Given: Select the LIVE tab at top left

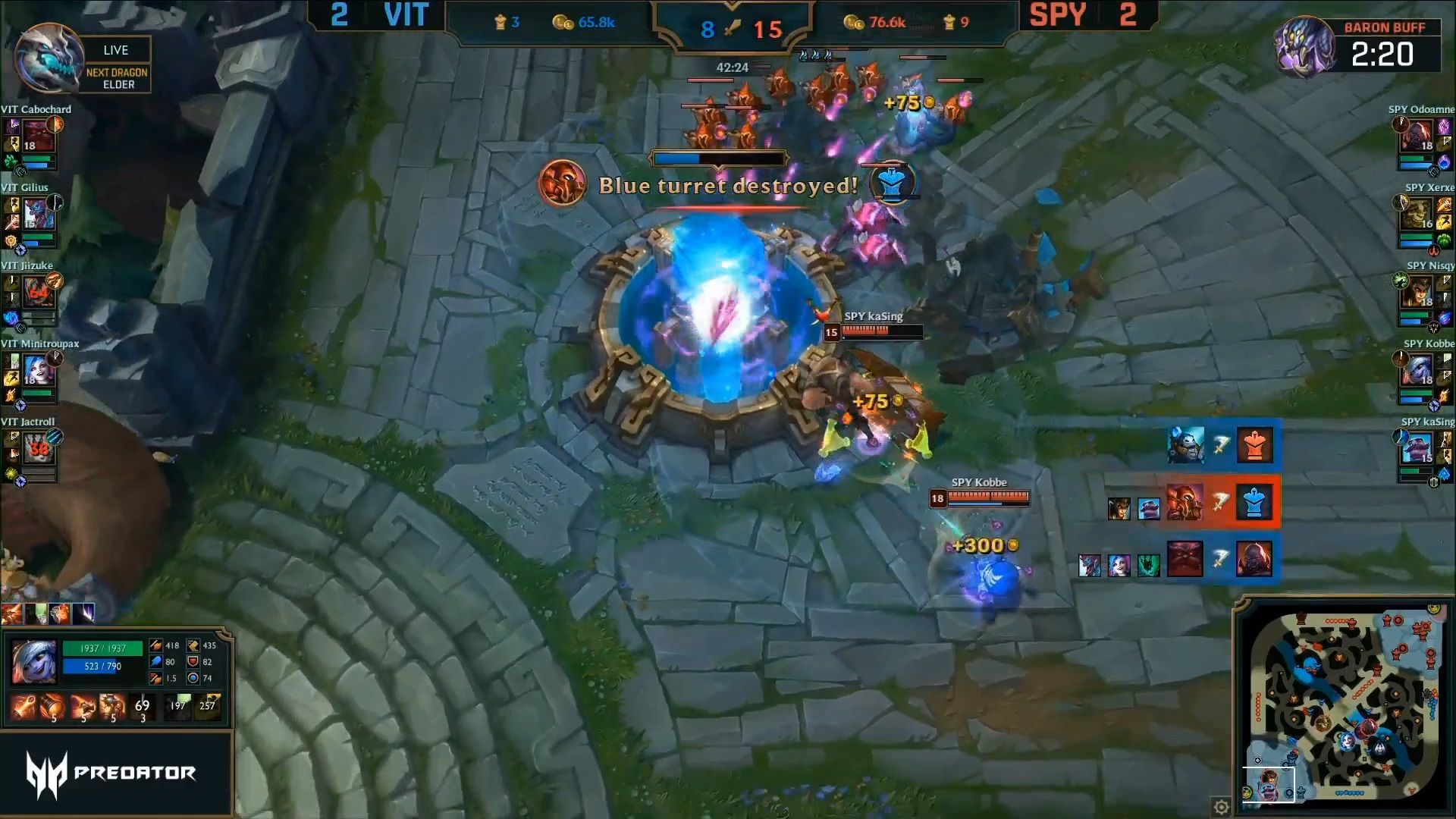Looking at the screenshot, I should point(117,49).
